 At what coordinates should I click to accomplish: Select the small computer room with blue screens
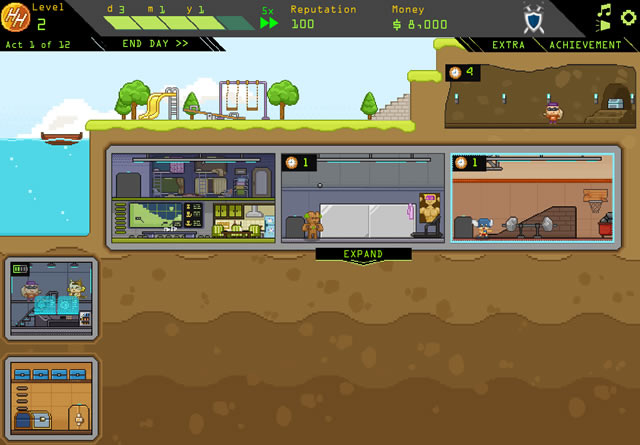51,298
